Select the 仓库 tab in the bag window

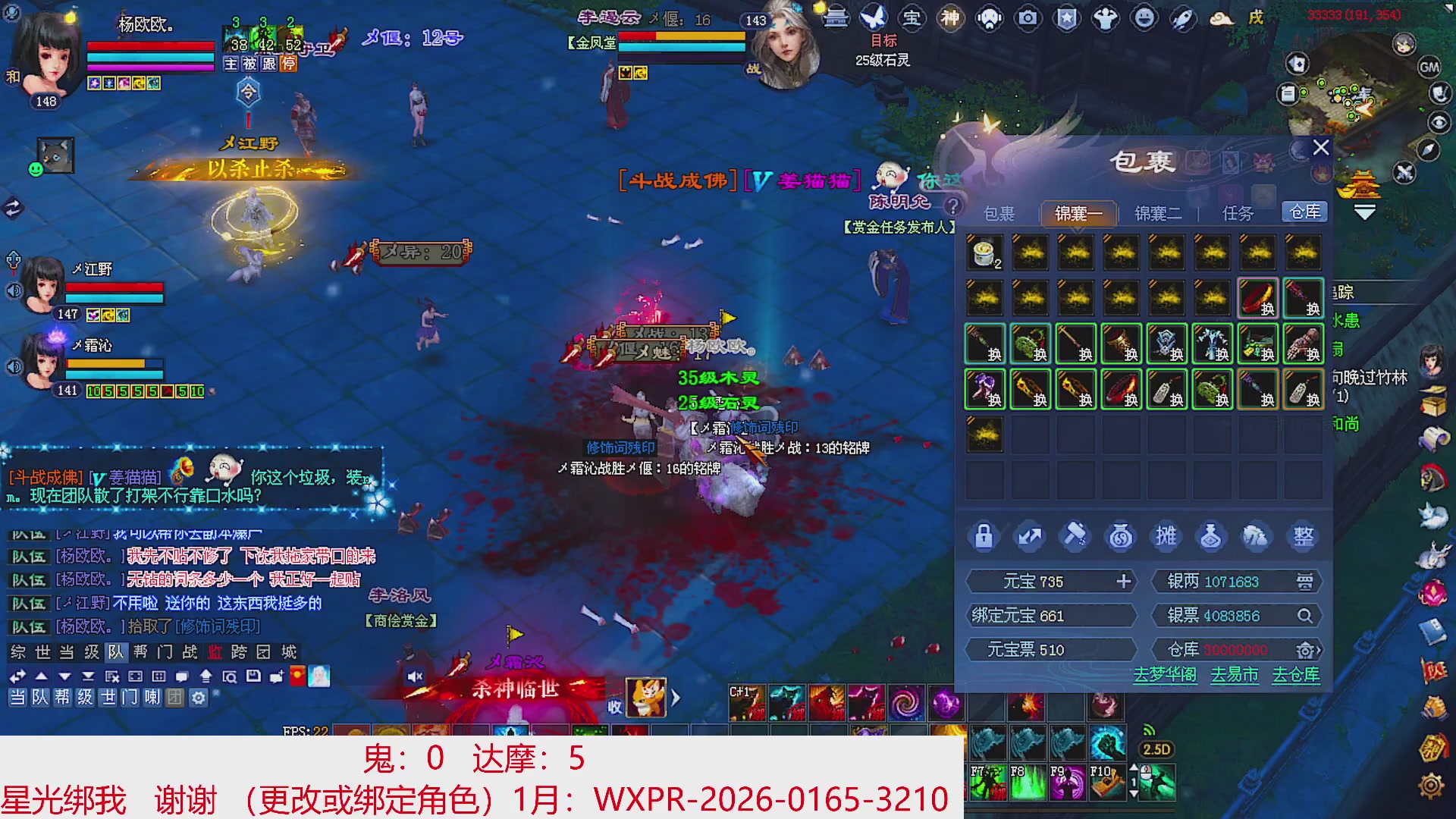pos(1306,212)
